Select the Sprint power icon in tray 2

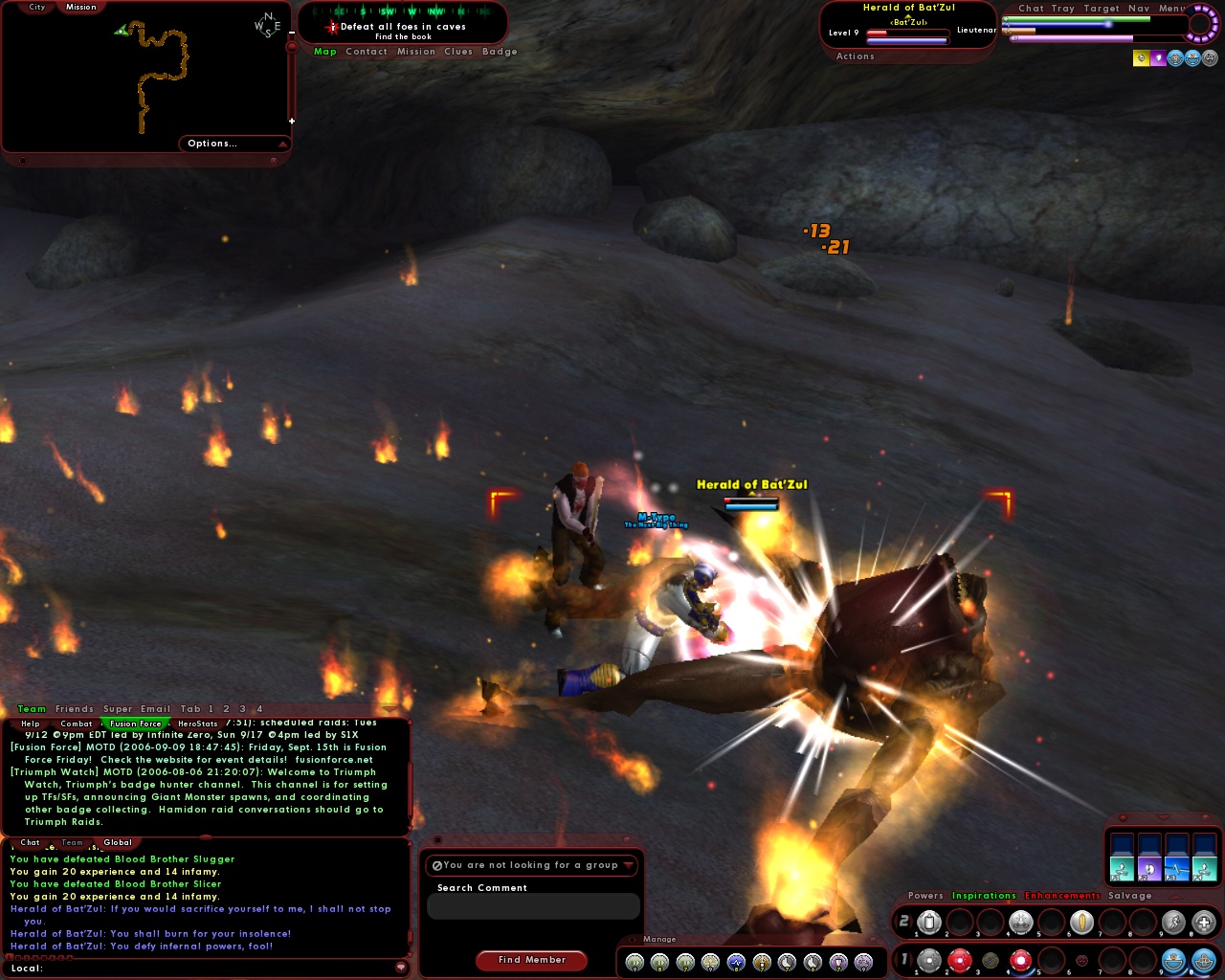pos(1171,922)
